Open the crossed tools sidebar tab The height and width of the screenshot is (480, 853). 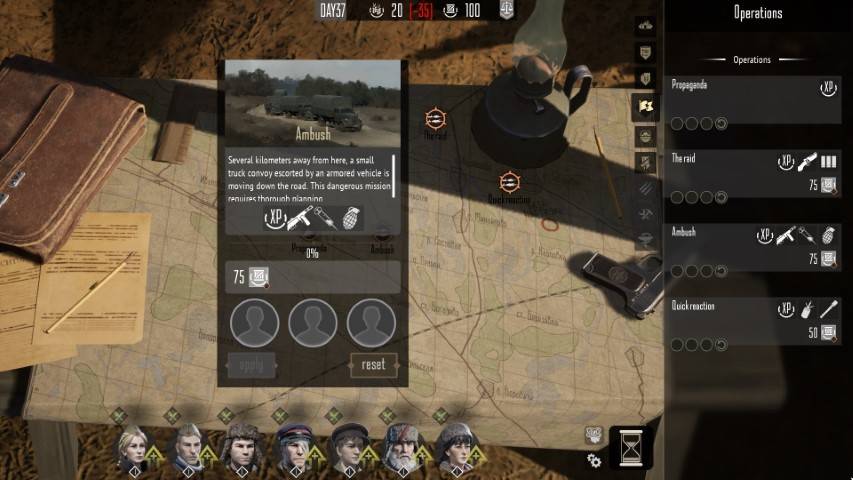(646, 214)
